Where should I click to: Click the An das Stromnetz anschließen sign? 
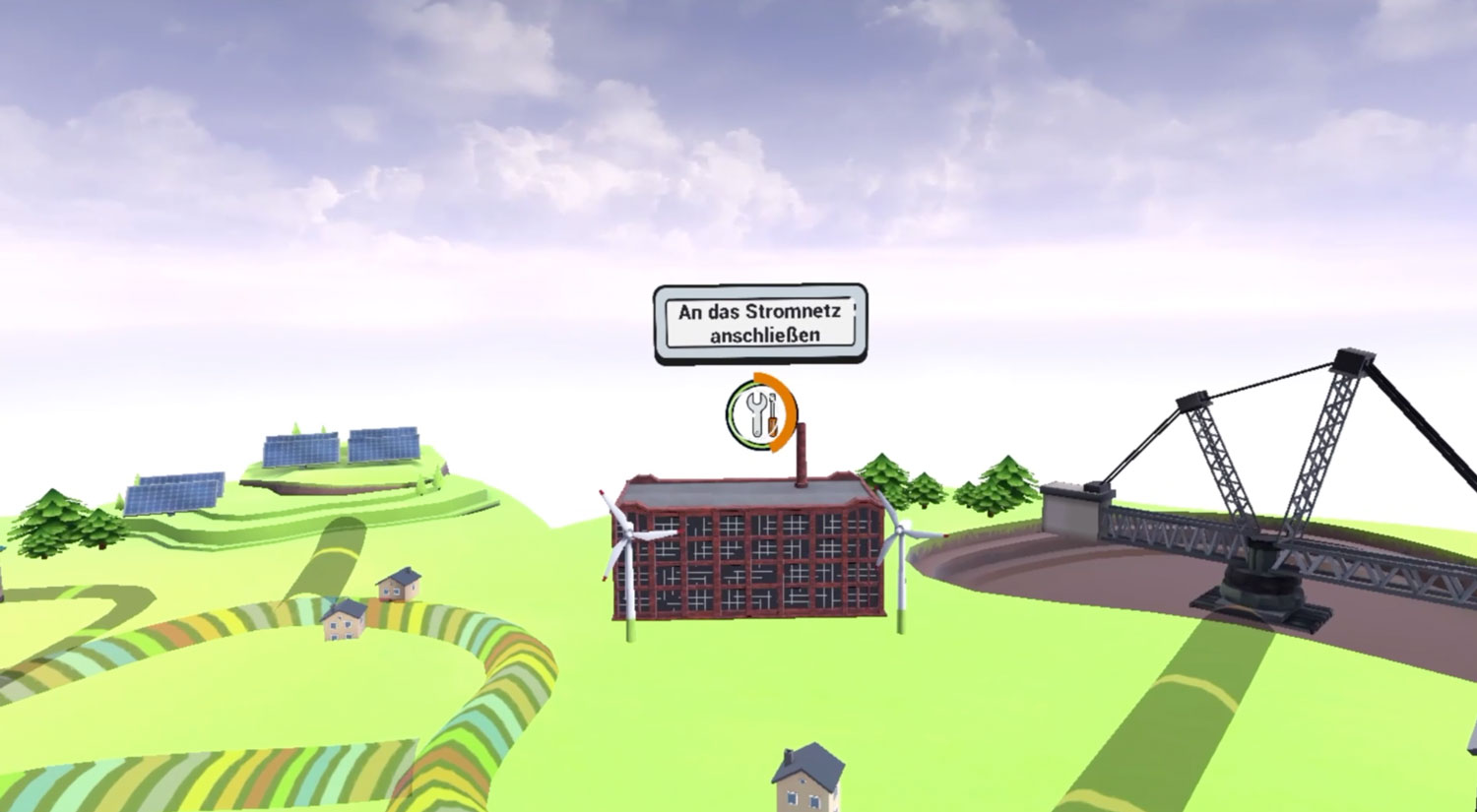(760, 325)
